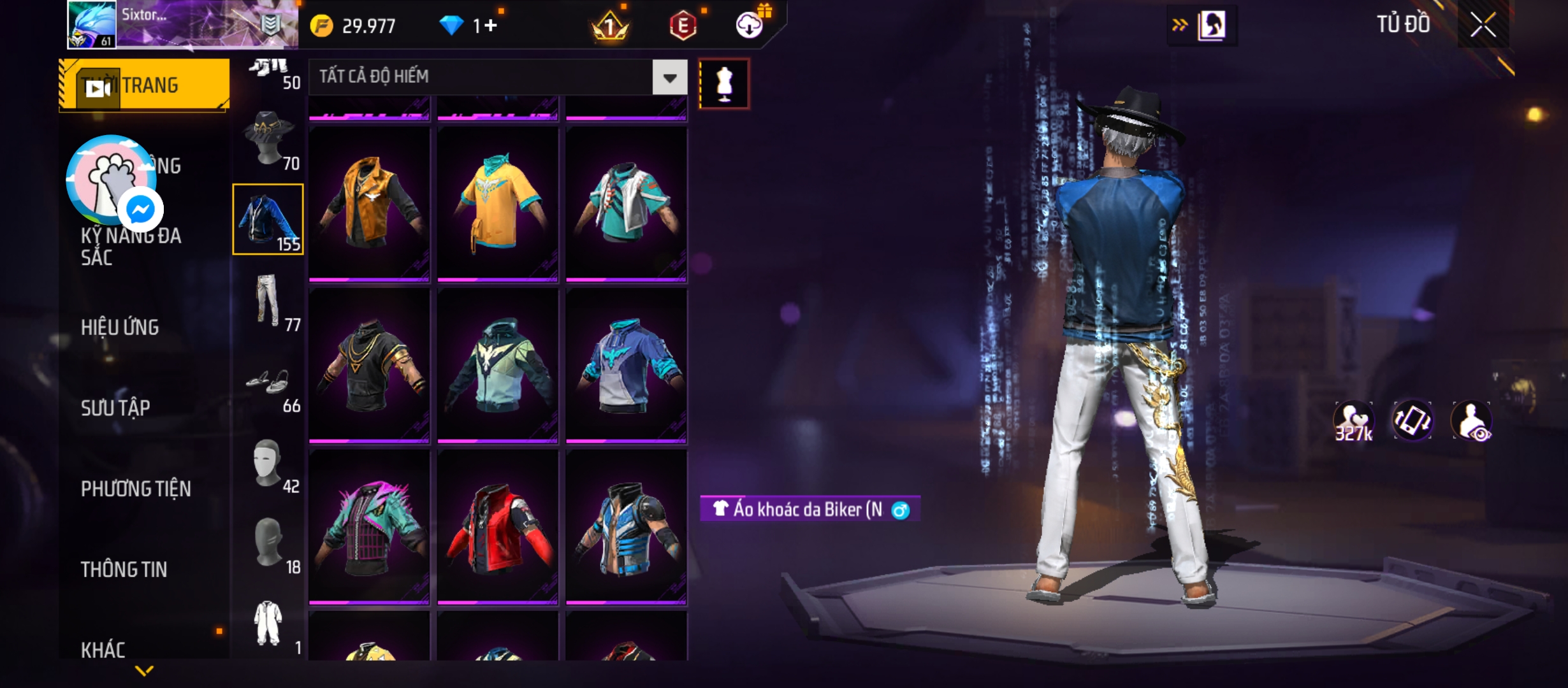Choose the pink spiked teal jacket

click(369, 527)
